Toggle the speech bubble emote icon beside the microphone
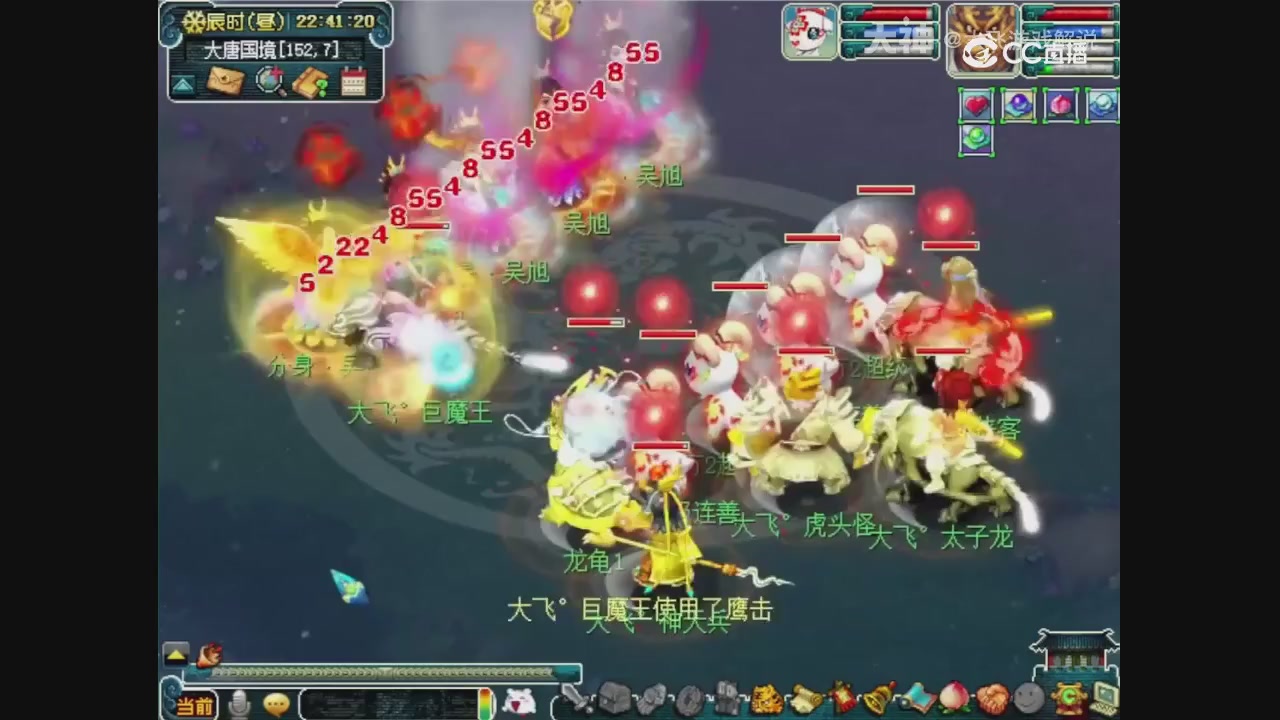The height and width of the screenshot is (720, 1280). [x=275, y=704]
